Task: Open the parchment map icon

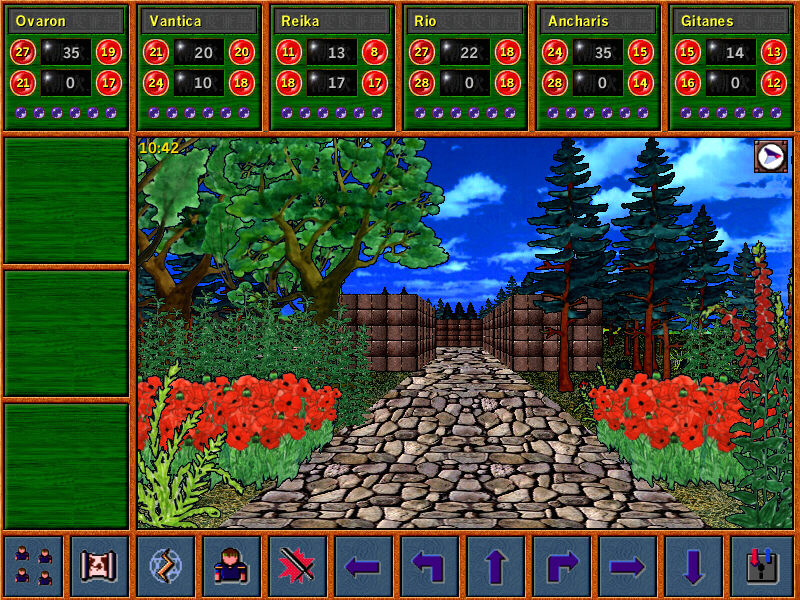Action: click(x=100, y=566)
